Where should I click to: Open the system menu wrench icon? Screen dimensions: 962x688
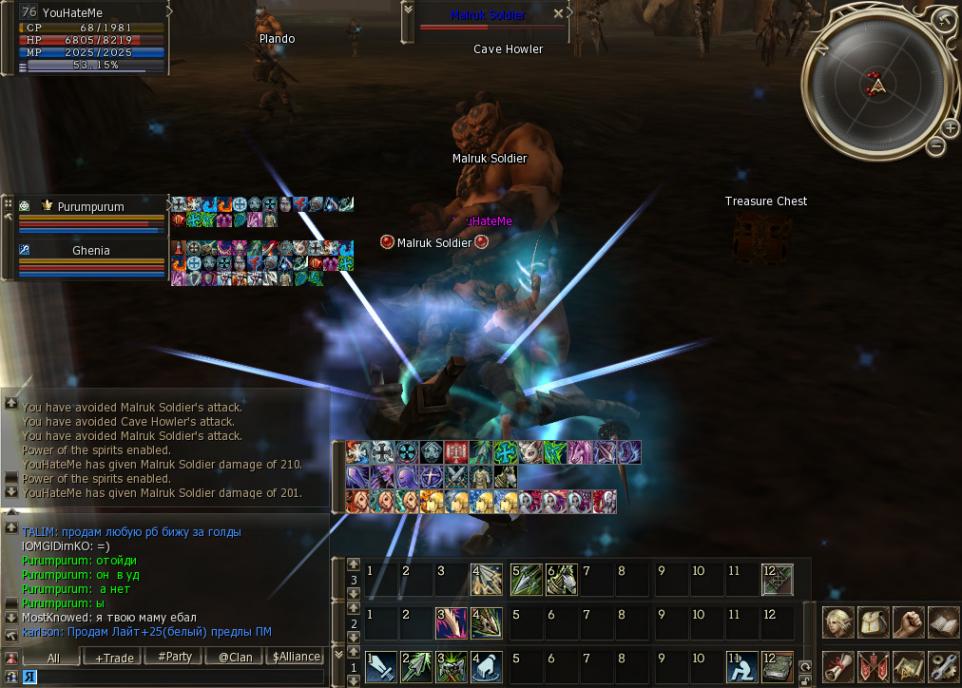click(x=943, y=665)
